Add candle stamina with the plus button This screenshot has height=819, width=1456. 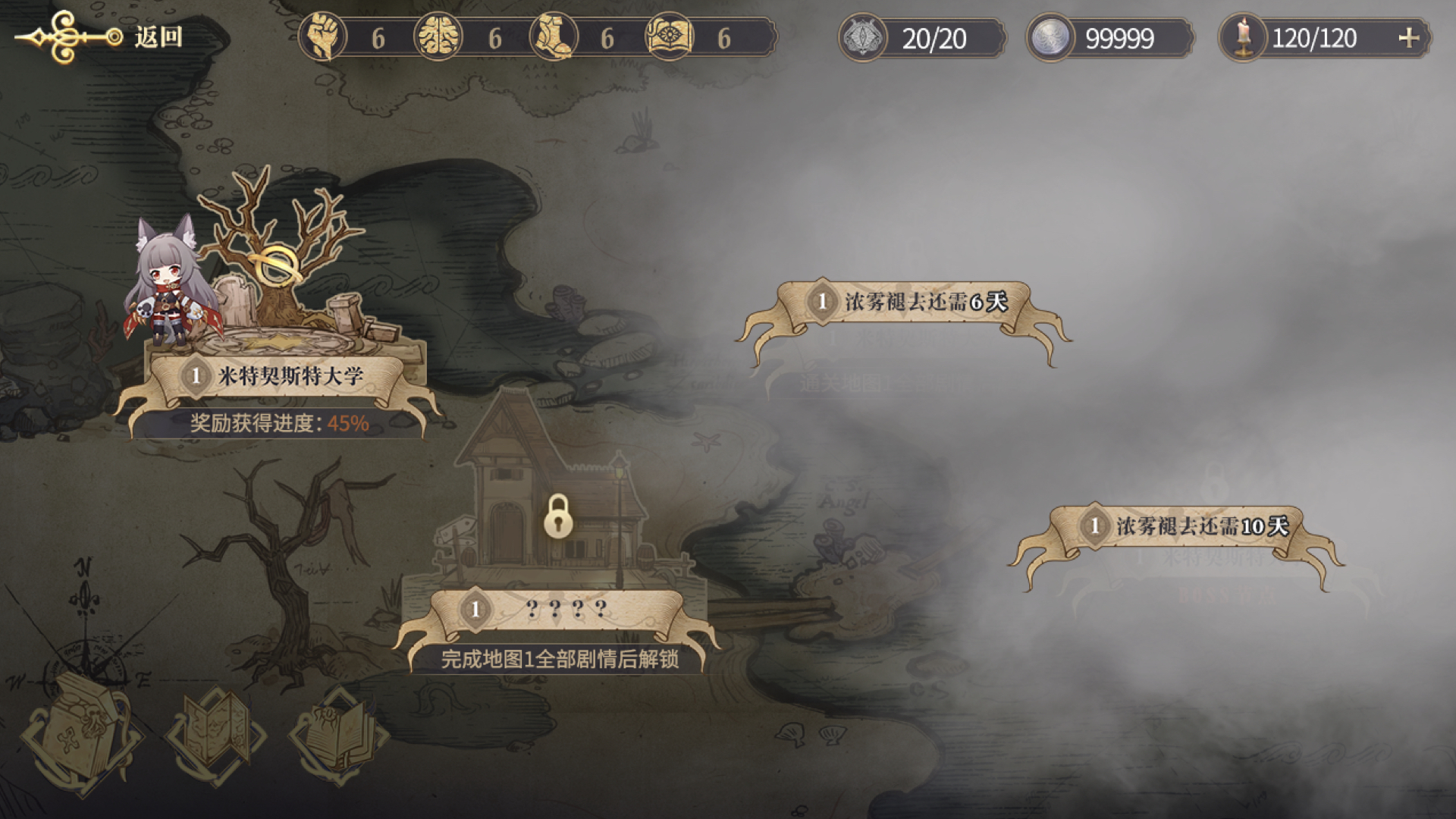(x=1408, y=38)
